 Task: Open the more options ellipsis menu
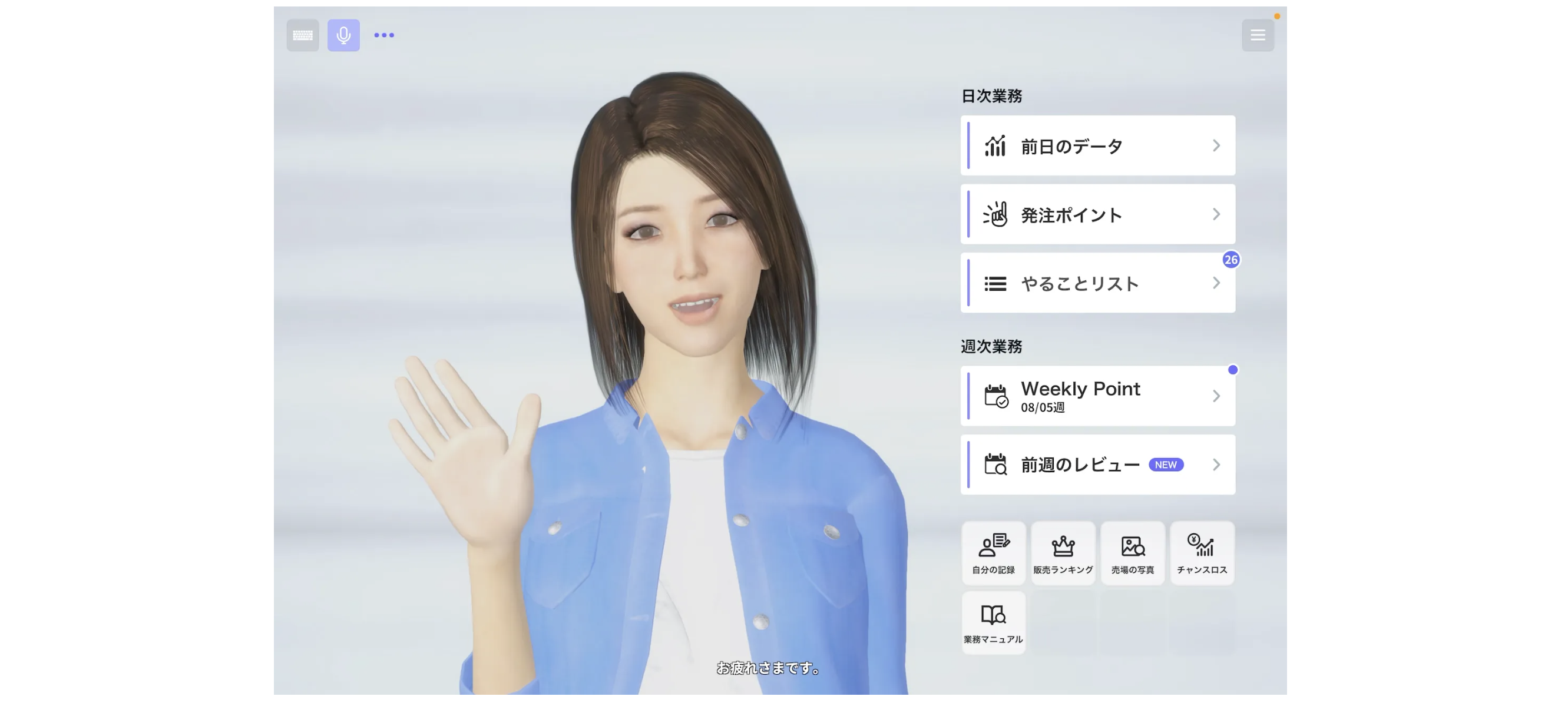[383, 35]
